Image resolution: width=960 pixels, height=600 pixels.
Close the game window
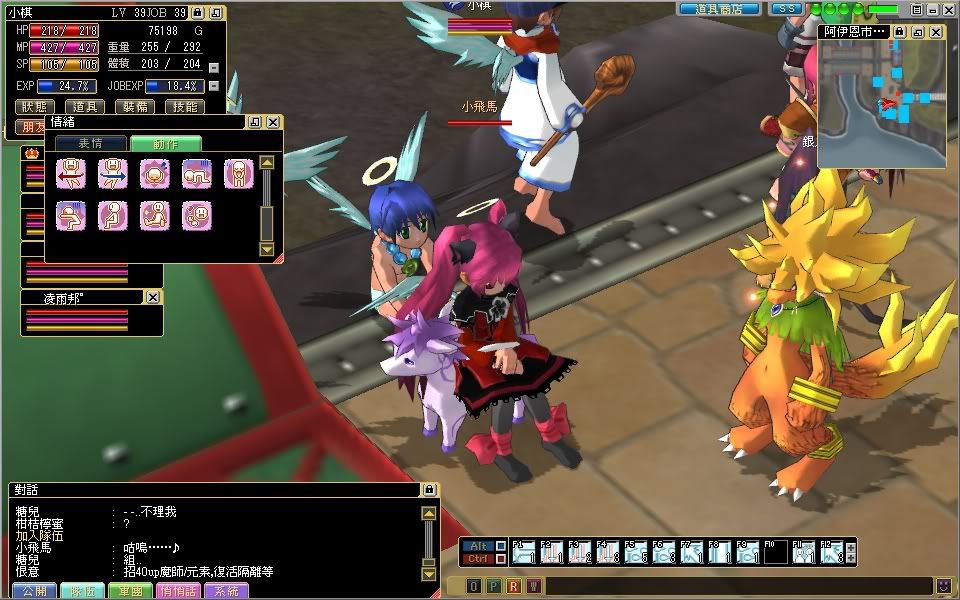coord(950,9)
